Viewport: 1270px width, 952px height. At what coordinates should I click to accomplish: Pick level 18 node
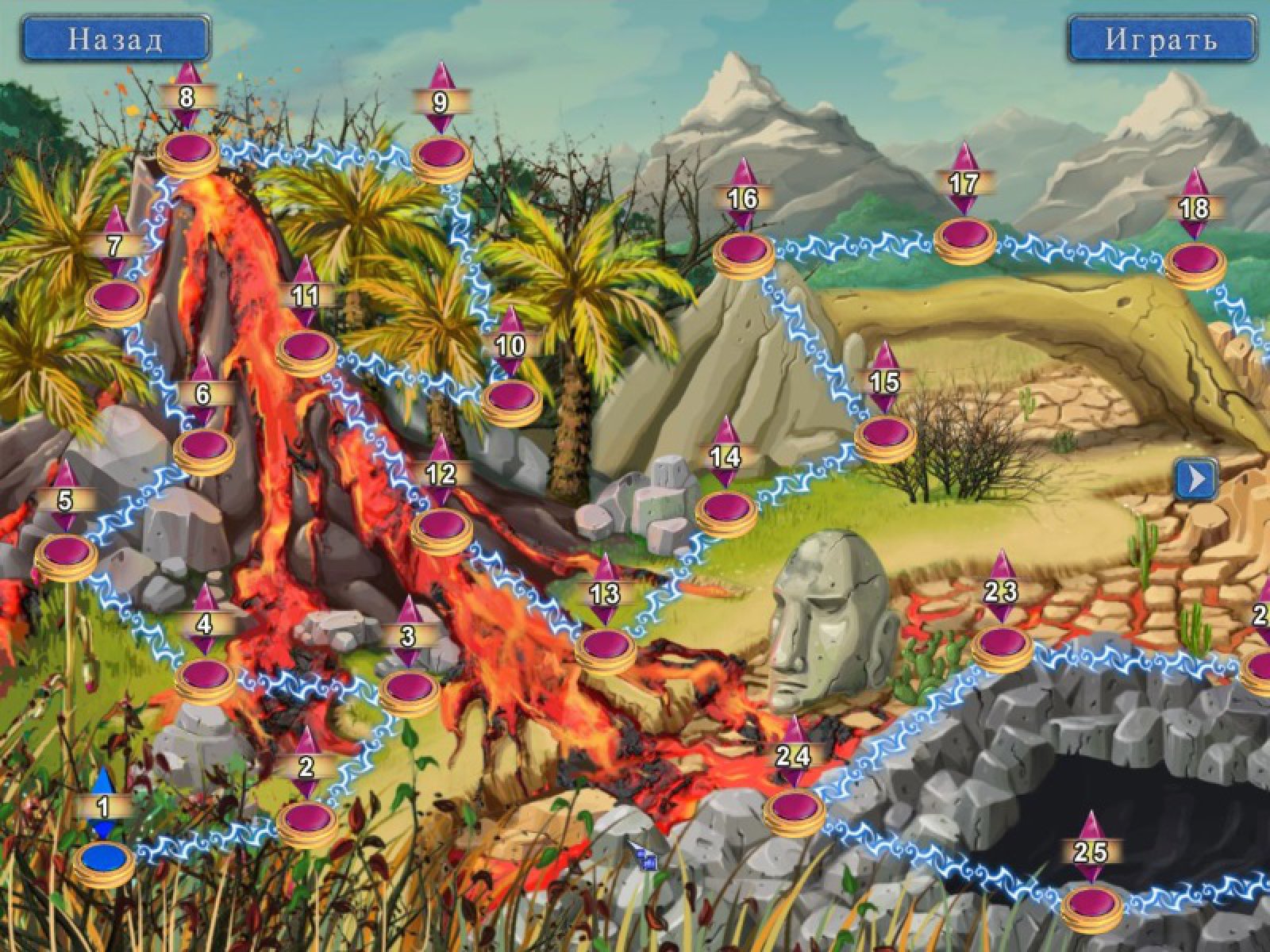coord(1195,259)
